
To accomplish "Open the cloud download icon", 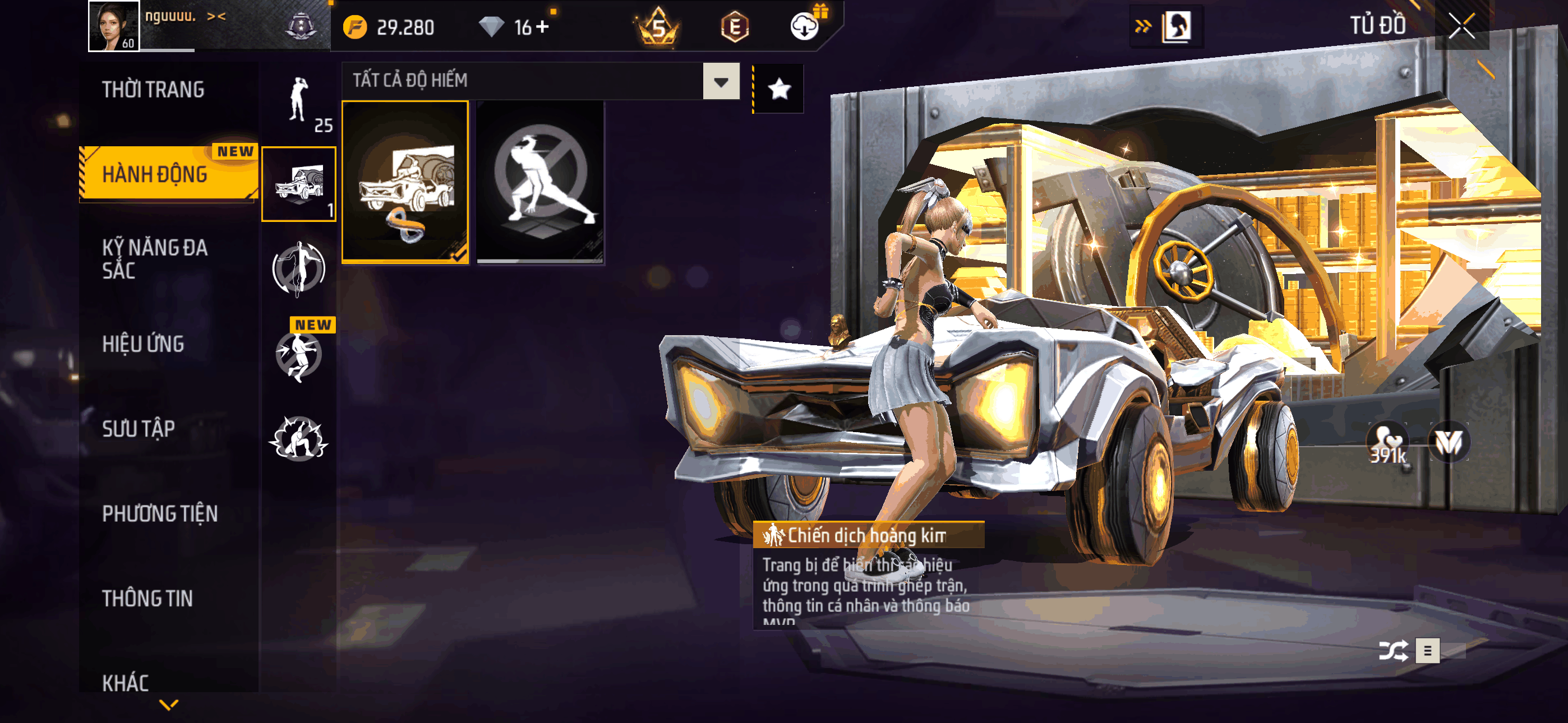I will (804, 27).
